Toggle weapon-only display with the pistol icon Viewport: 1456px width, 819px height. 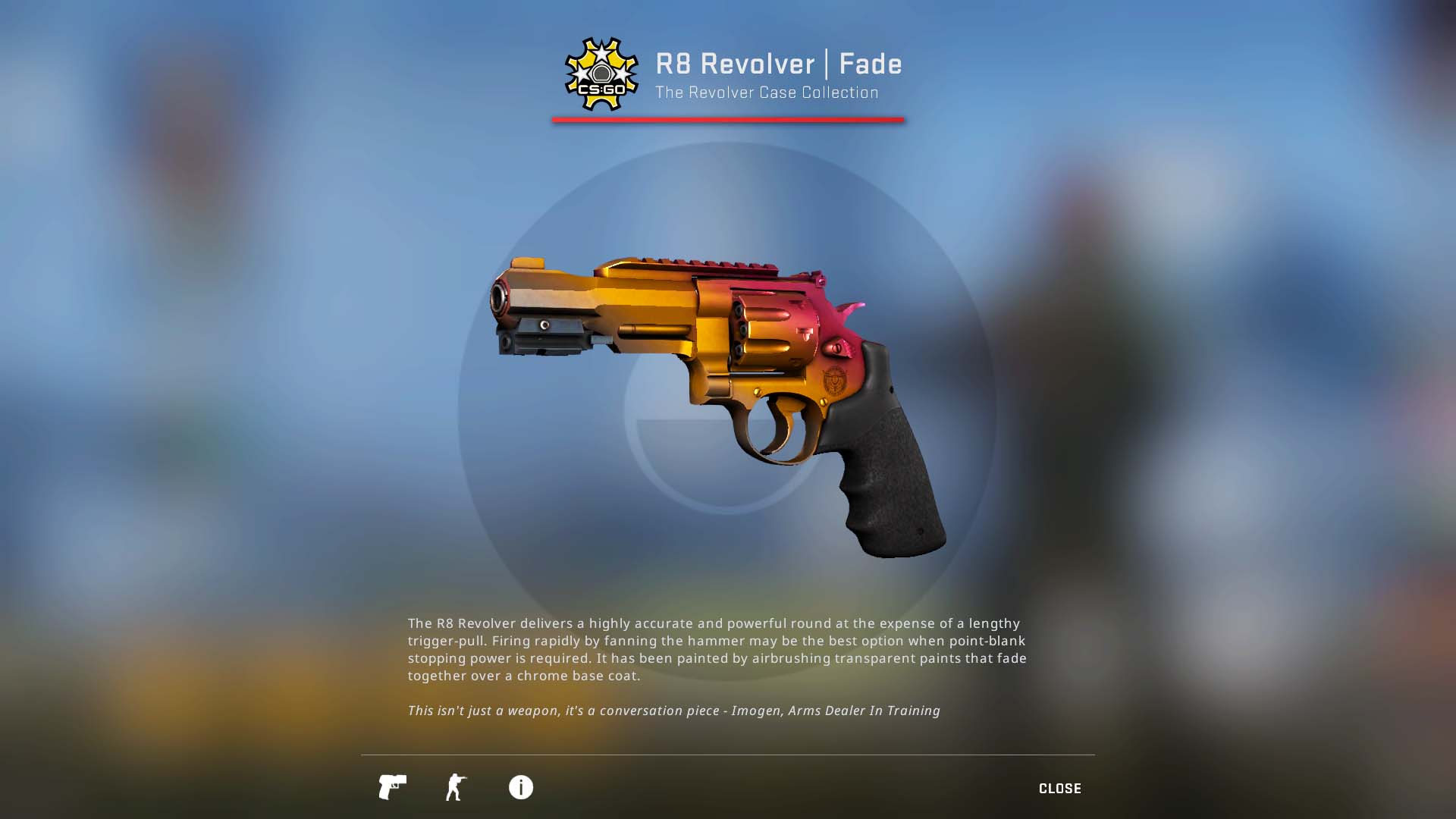(x=392, y=788)
